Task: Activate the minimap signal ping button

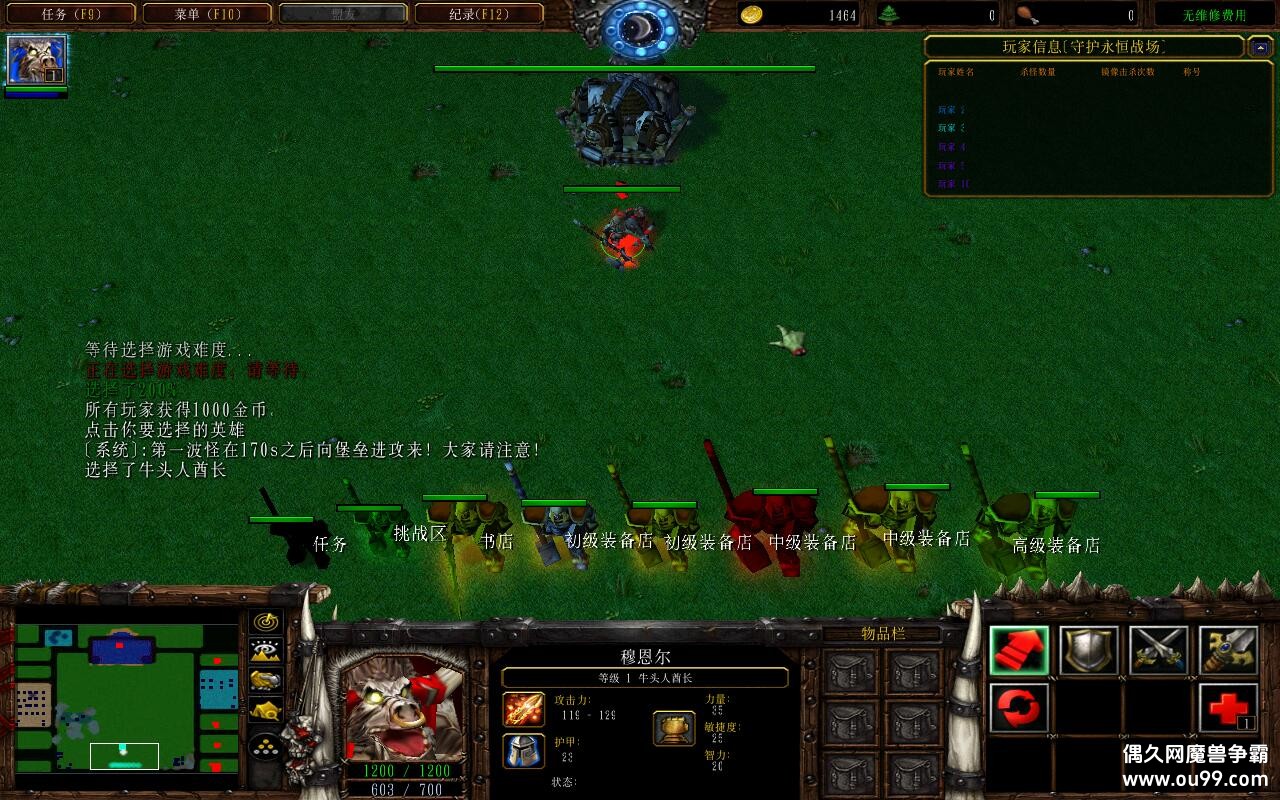Action: pyautogui.click(x=265, y=622)
